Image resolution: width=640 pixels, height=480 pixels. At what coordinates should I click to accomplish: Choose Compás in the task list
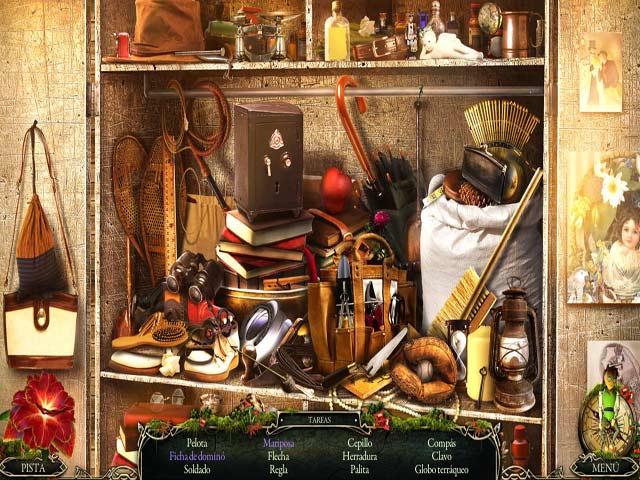[441, 441]
